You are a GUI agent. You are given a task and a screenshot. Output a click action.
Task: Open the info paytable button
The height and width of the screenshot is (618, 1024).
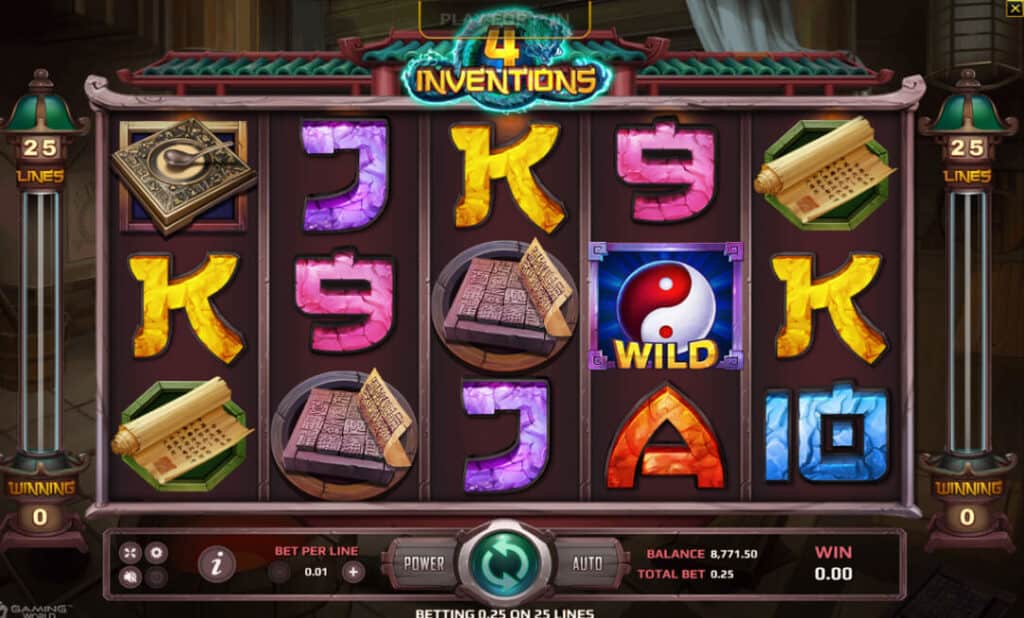click(x=216, y=564)
